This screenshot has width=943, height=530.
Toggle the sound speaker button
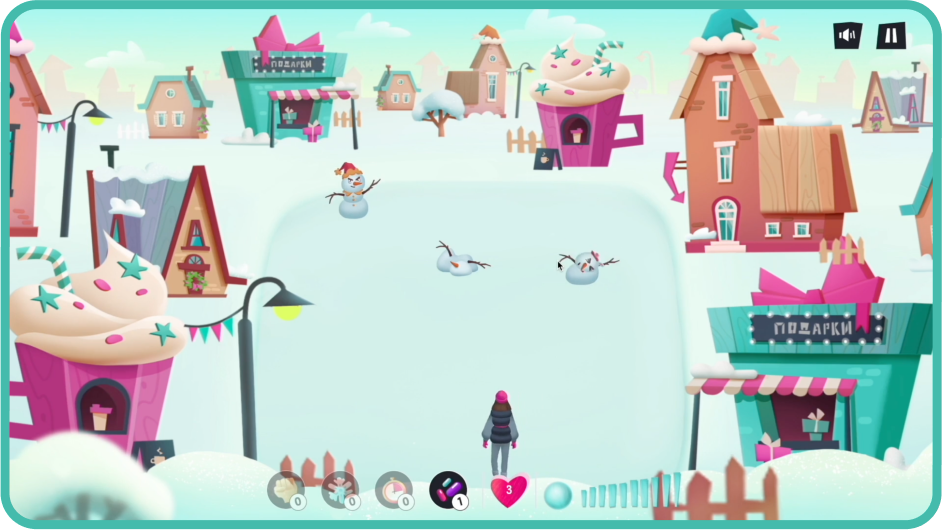click(848, 36)
